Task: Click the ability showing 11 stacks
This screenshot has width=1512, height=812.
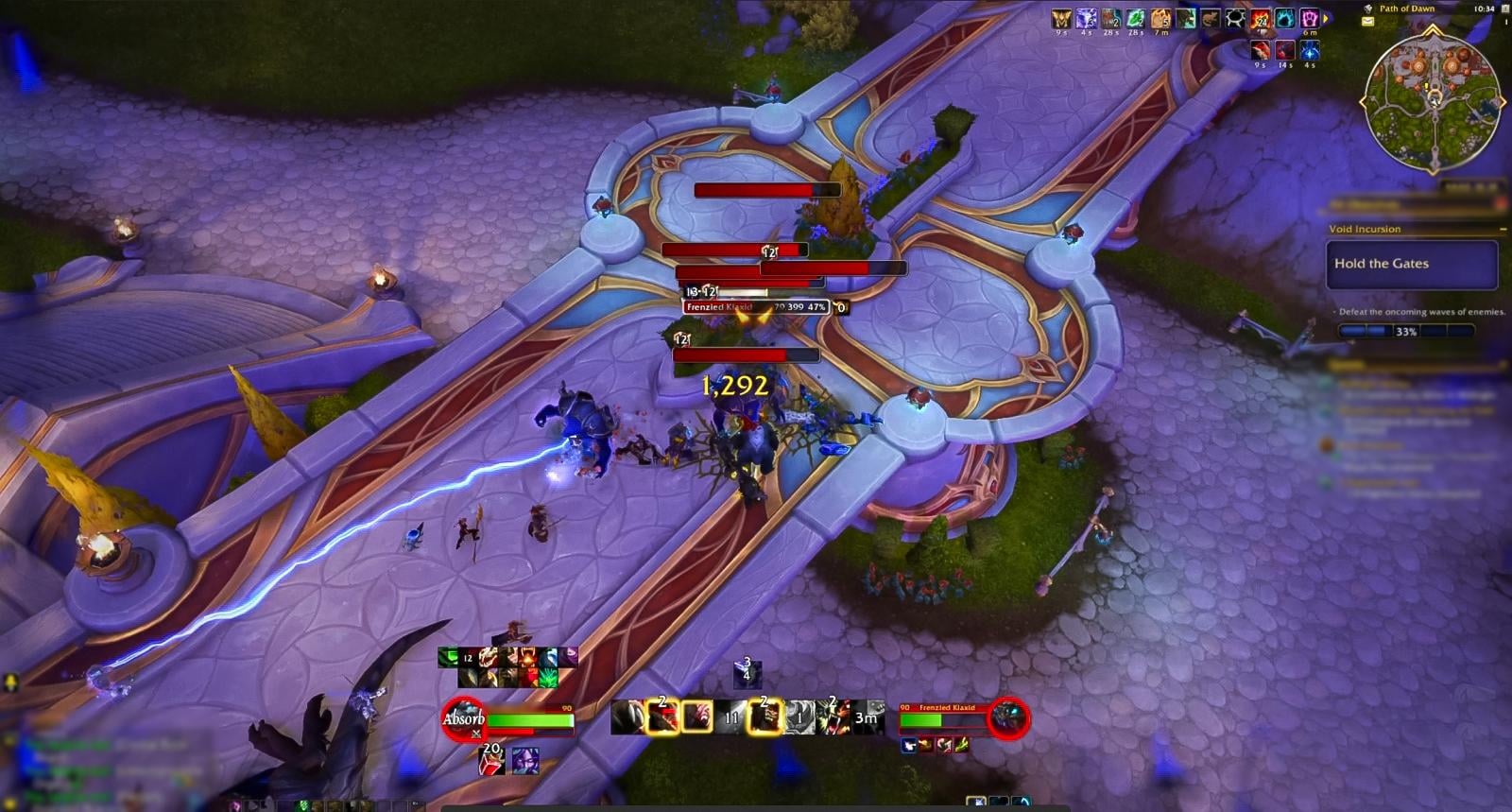Action: click(x=731, y=718)
